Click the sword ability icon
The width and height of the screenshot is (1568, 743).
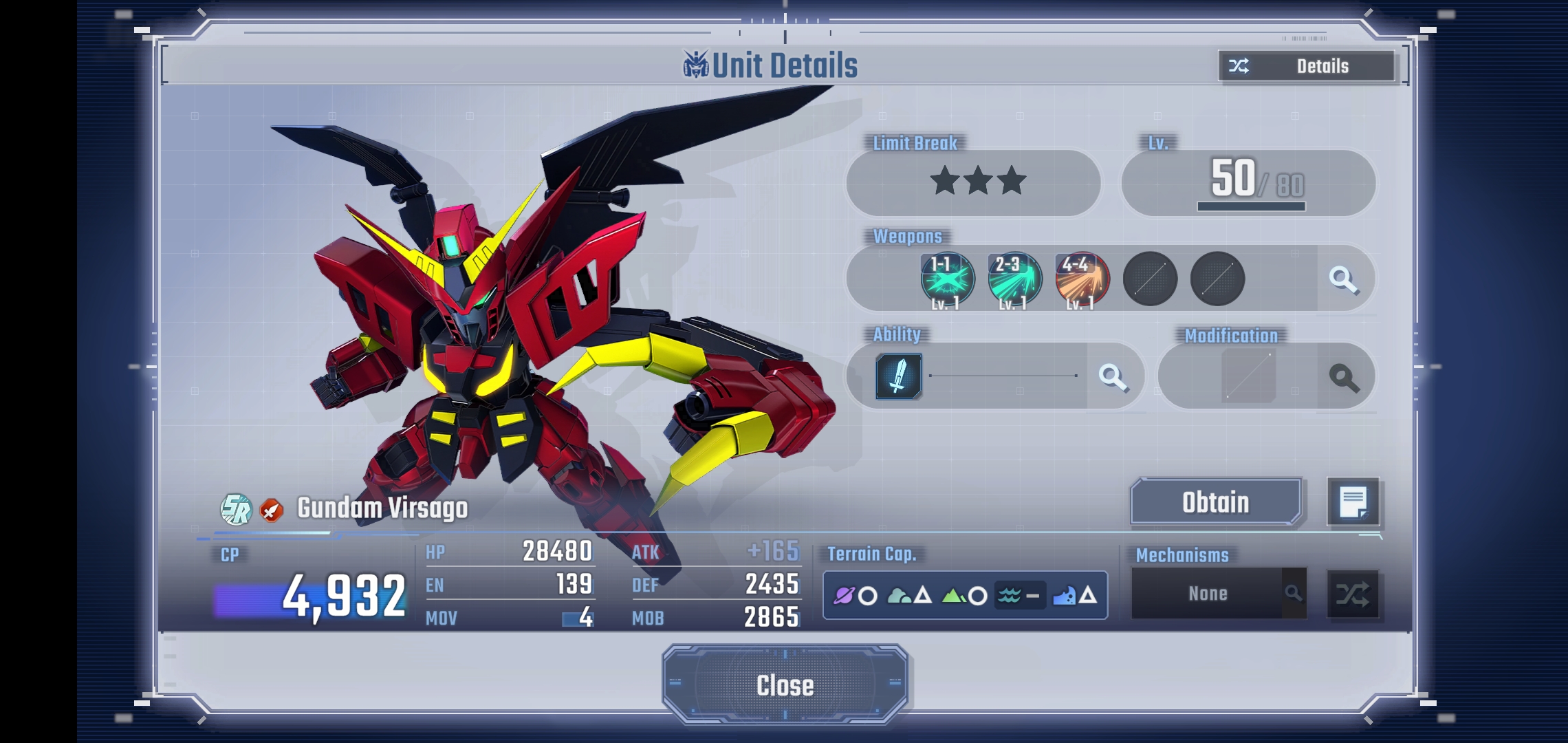click(898, 376)
